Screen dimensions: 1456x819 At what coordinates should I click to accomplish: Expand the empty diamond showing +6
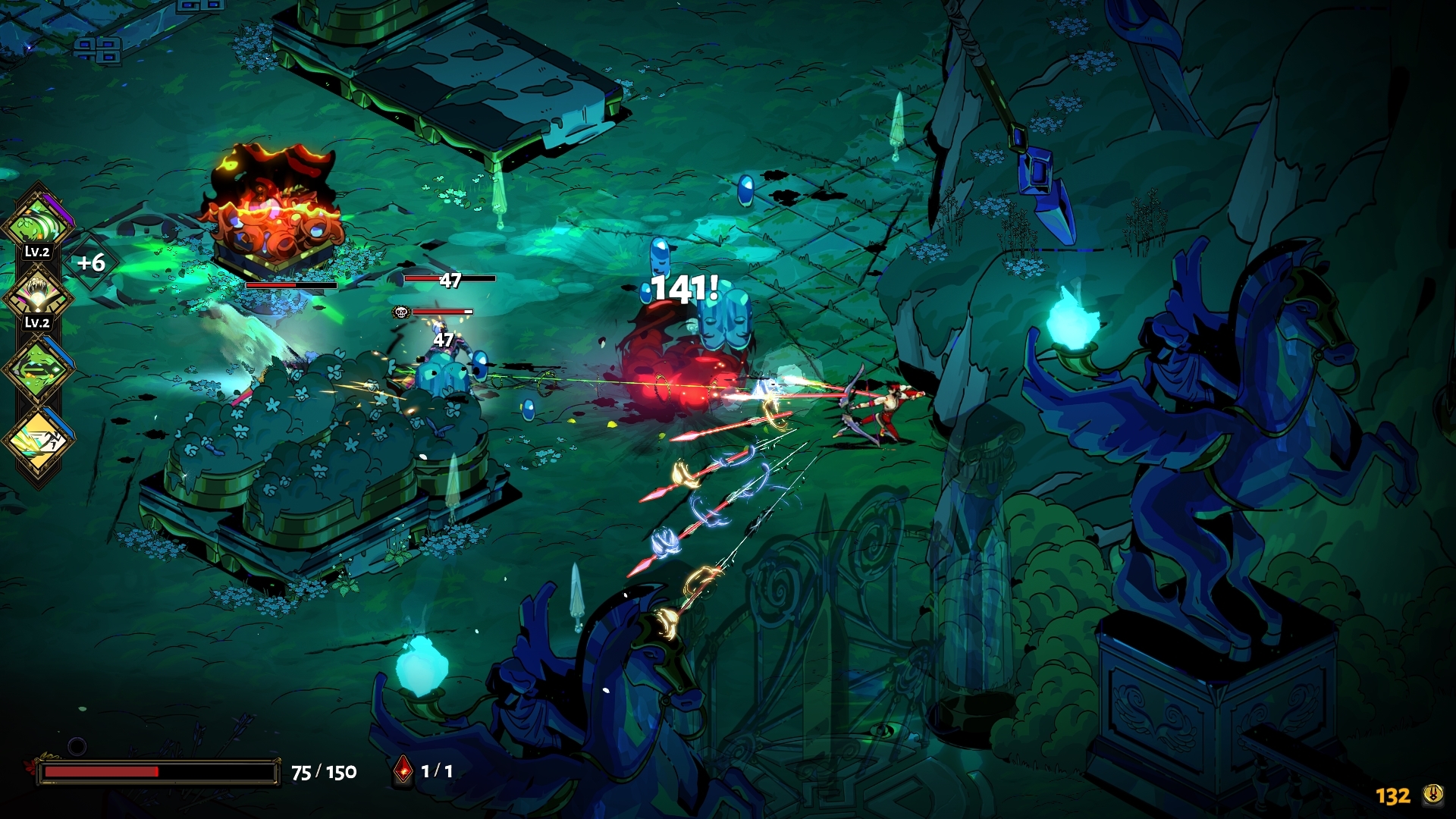pos(91,263)
